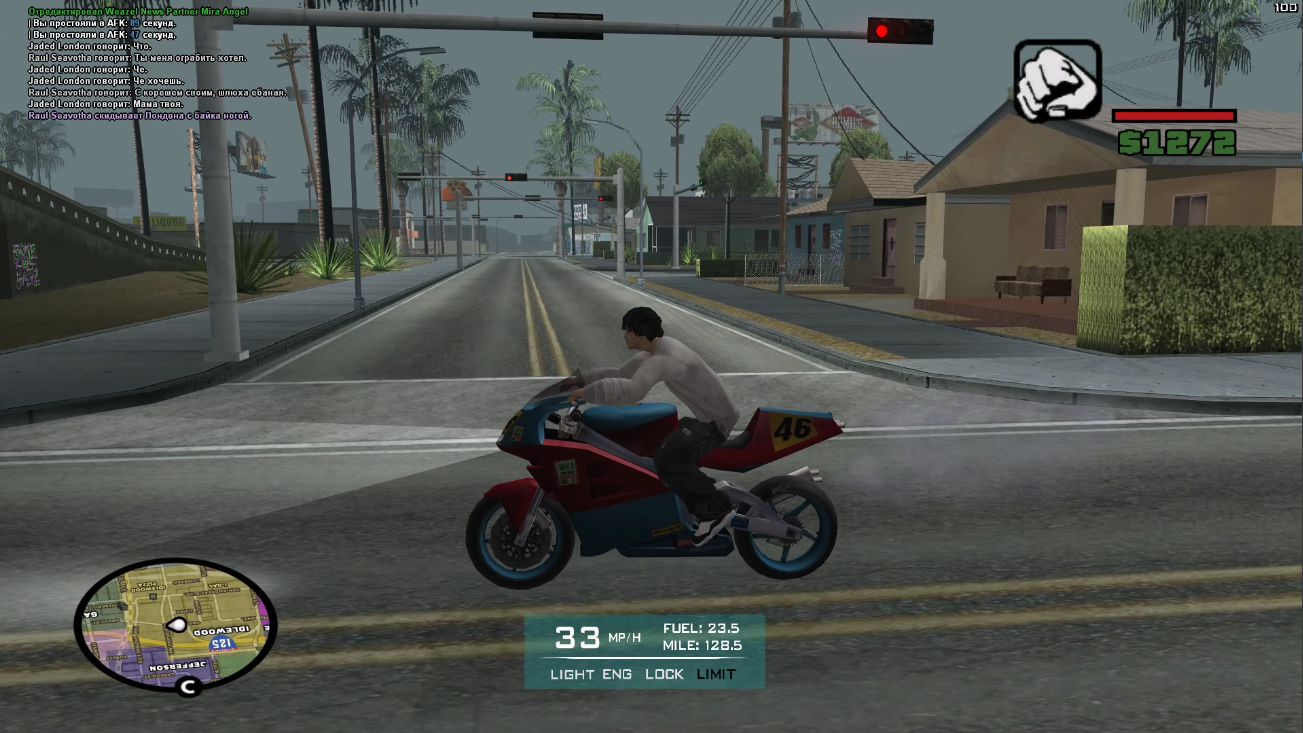
Task: Click the chat log messages
Action: [x=150, y=63]
